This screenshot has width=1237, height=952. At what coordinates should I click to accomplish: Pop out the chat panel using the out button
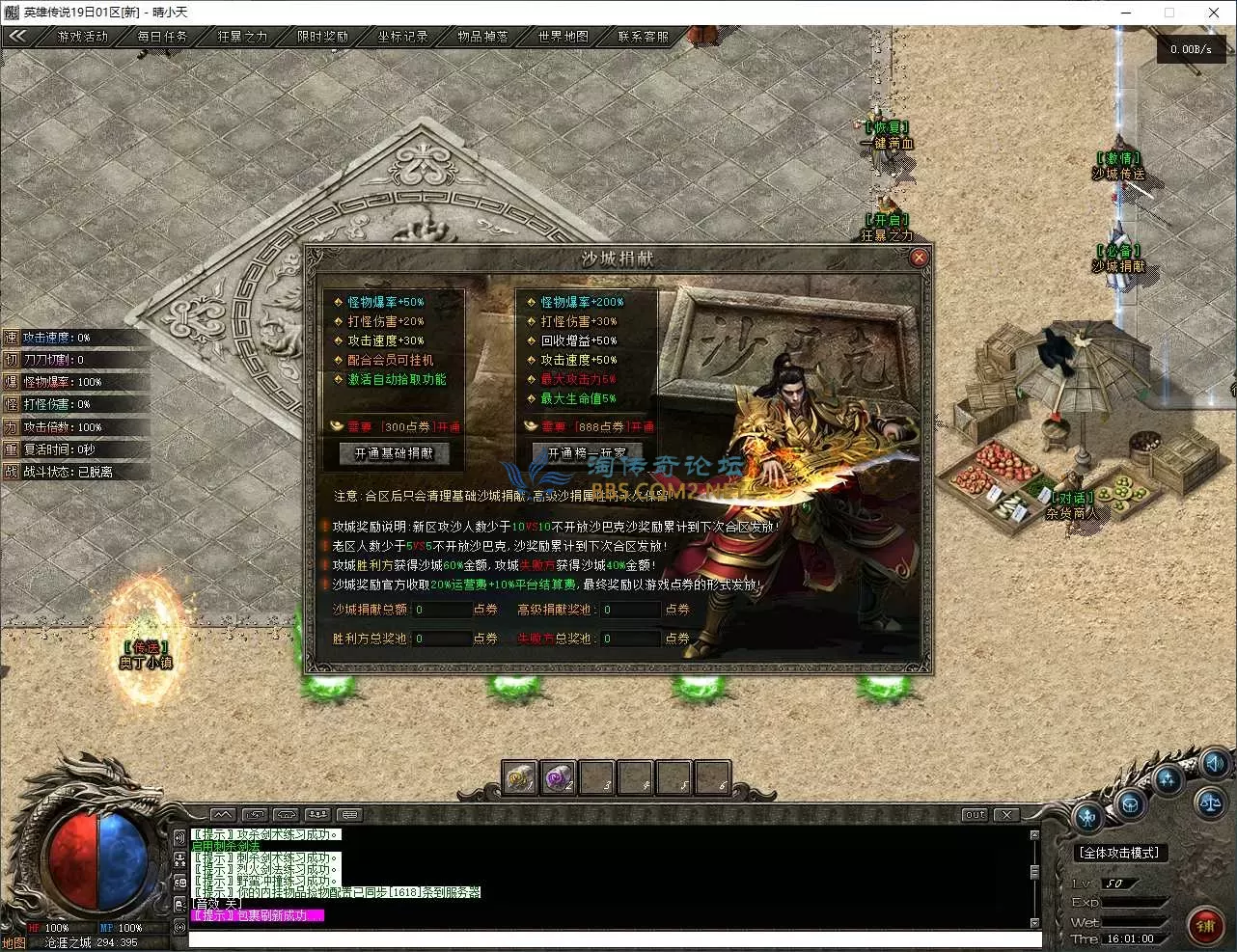pos(973,815)
